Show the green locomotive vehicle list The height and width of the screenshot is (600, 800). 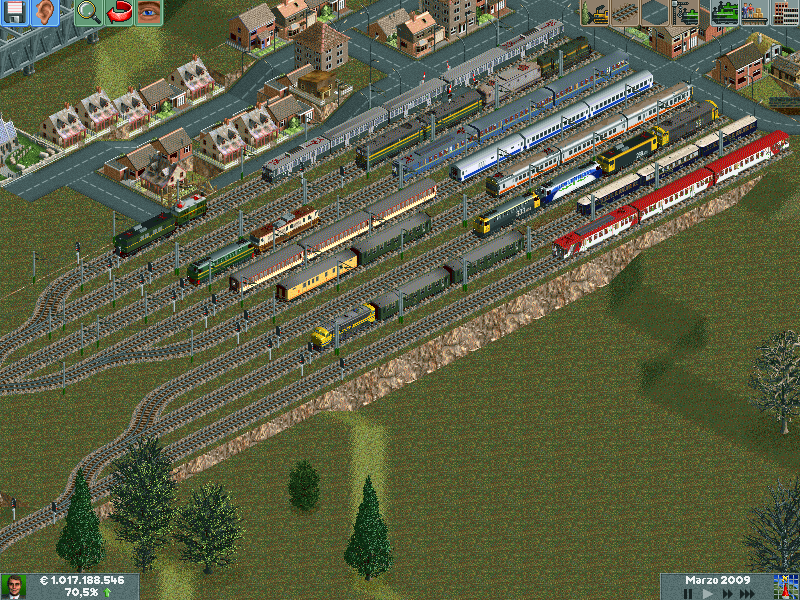(724, 13)
